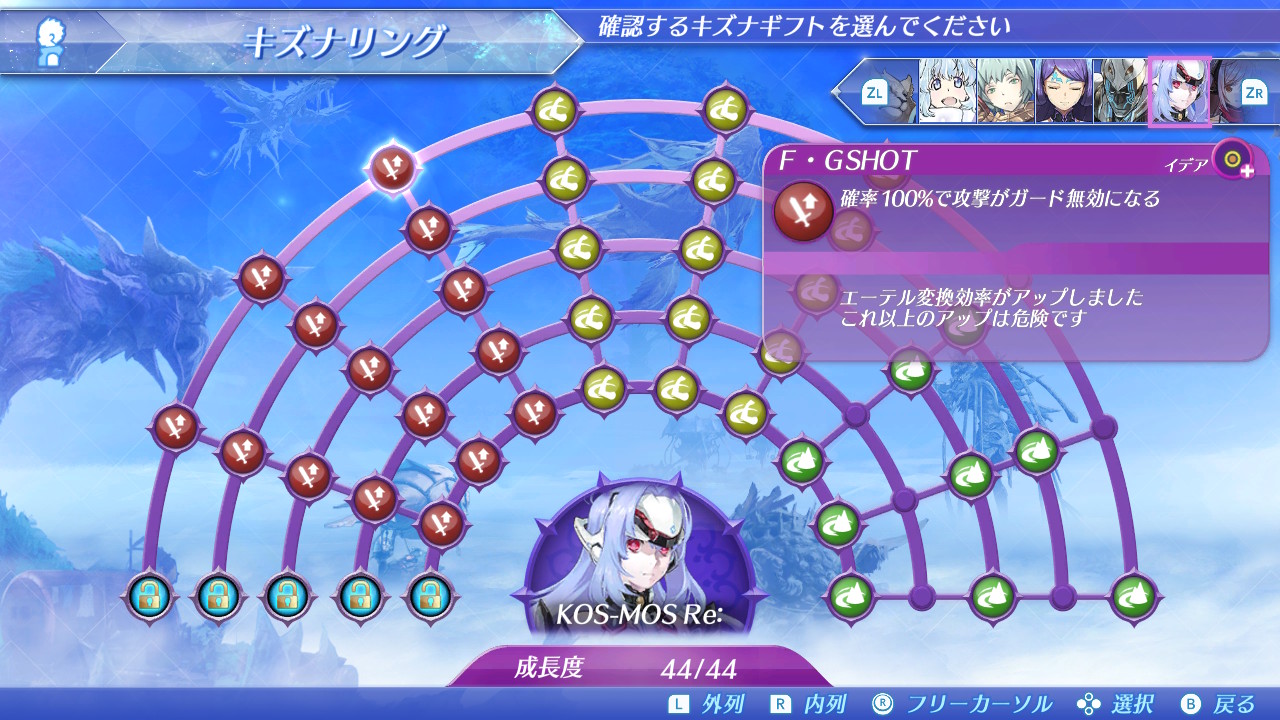Choose the white-haired chibi girl portrait

click(947, 91)
